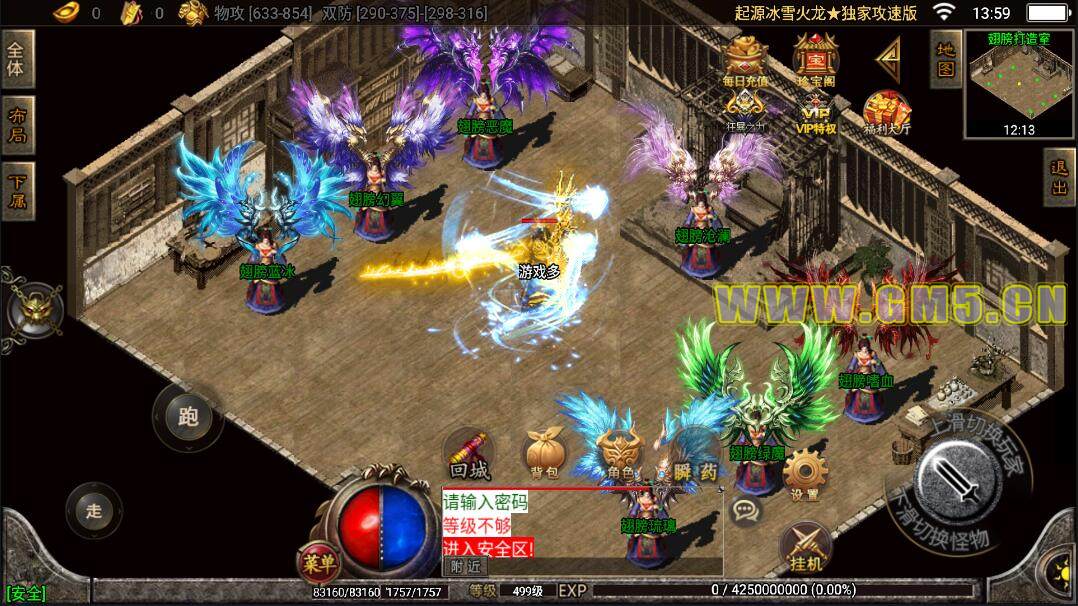Toggle the 跑 run button
1078x606 pixels.
pyautogui.click(x=187, y=417)
